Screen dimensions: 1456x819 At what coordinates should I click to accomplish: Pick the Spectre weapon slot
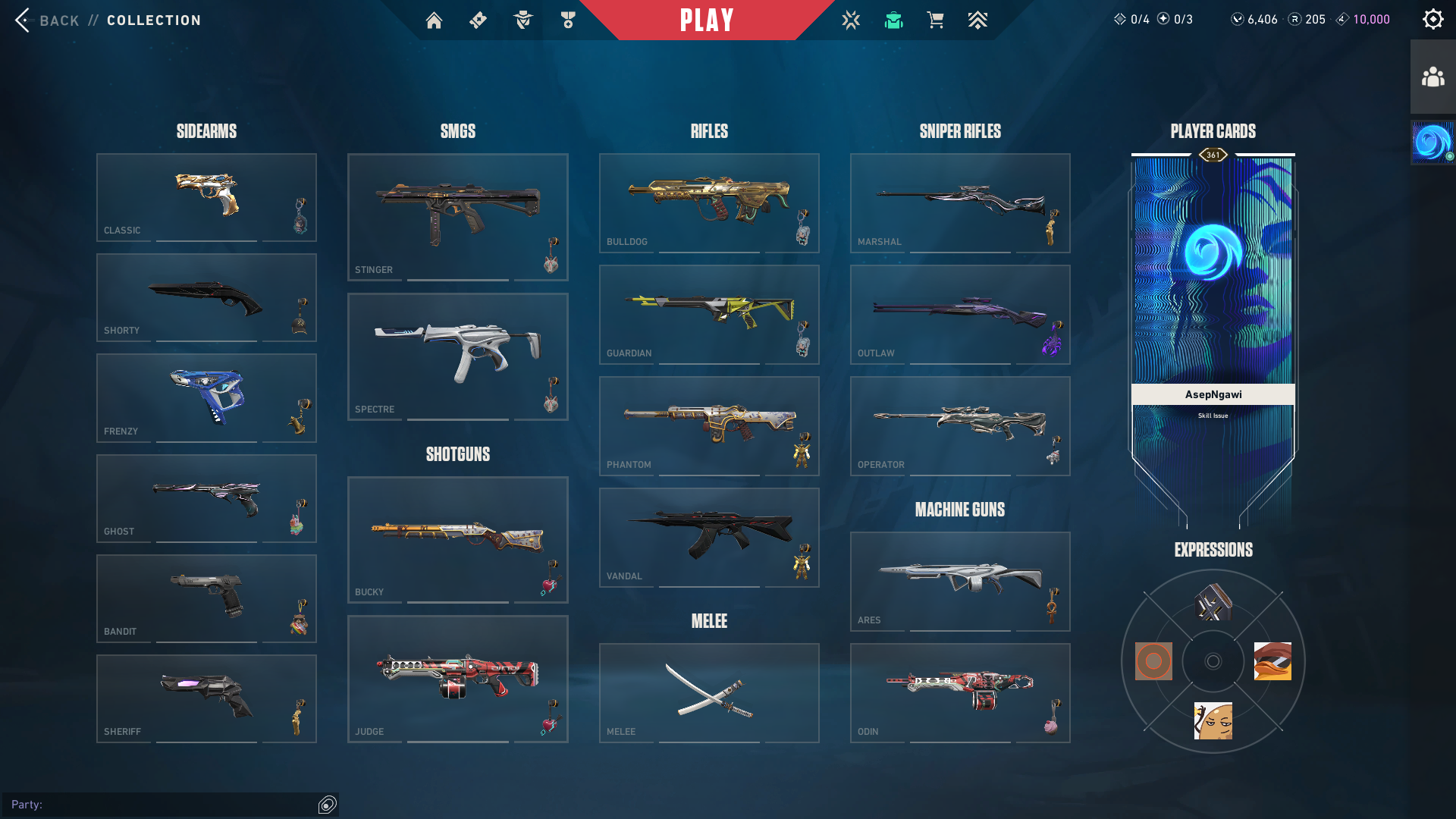coord(457,356)
